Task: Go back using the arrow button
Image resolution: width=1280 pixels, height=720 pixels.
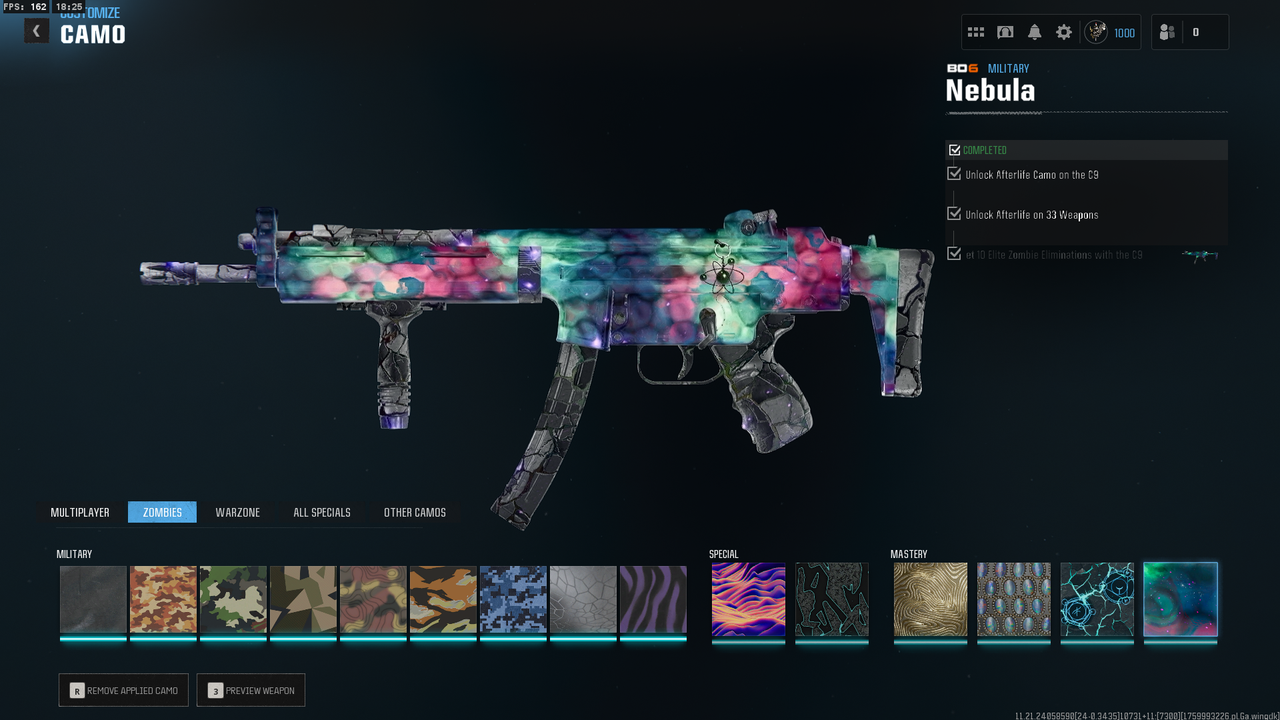Action: [36, 31]
